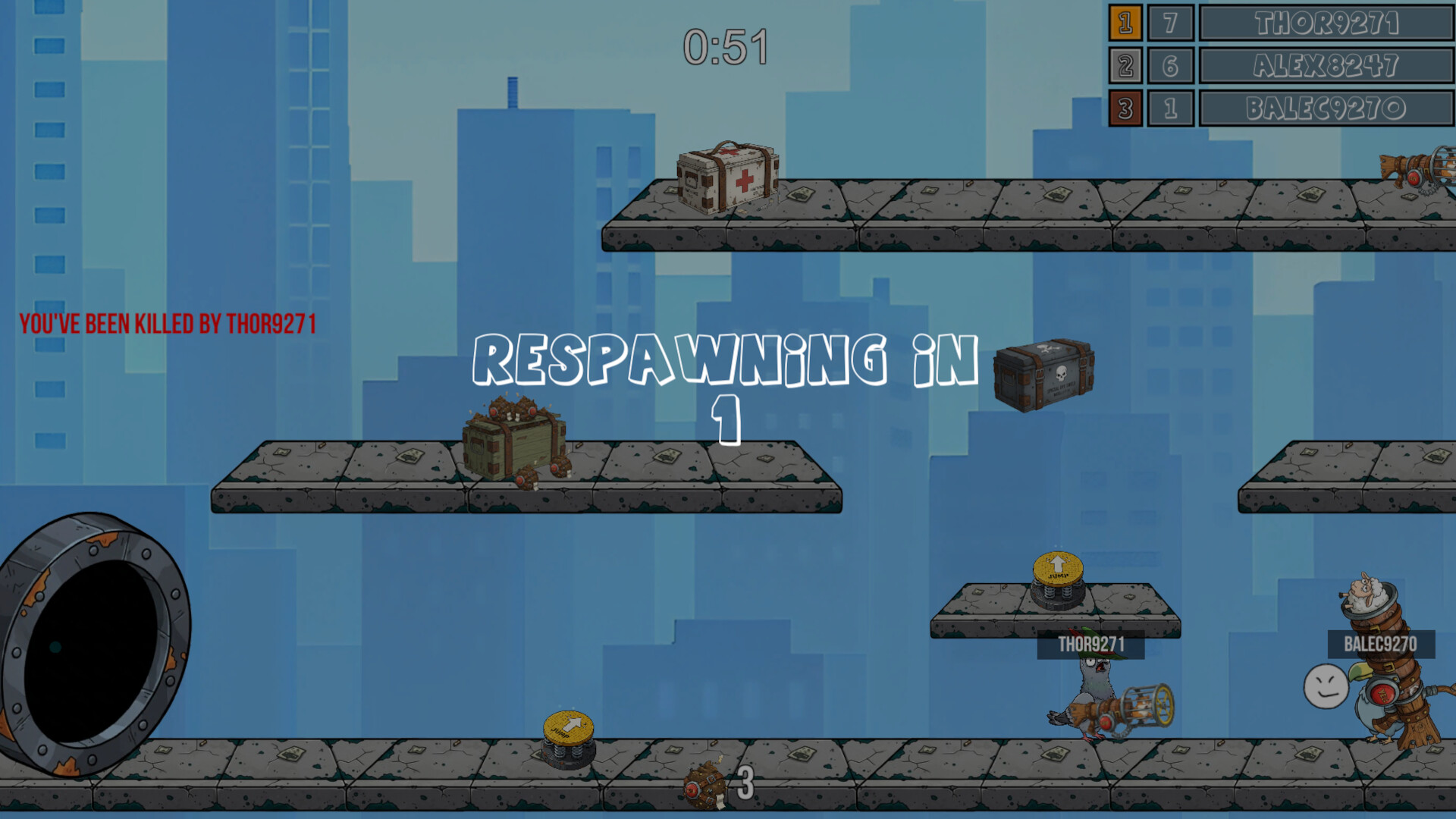1456x819 pixels.
Task: Click the skull supply crate floating mid-screen
Action: tap(1045, 375)
